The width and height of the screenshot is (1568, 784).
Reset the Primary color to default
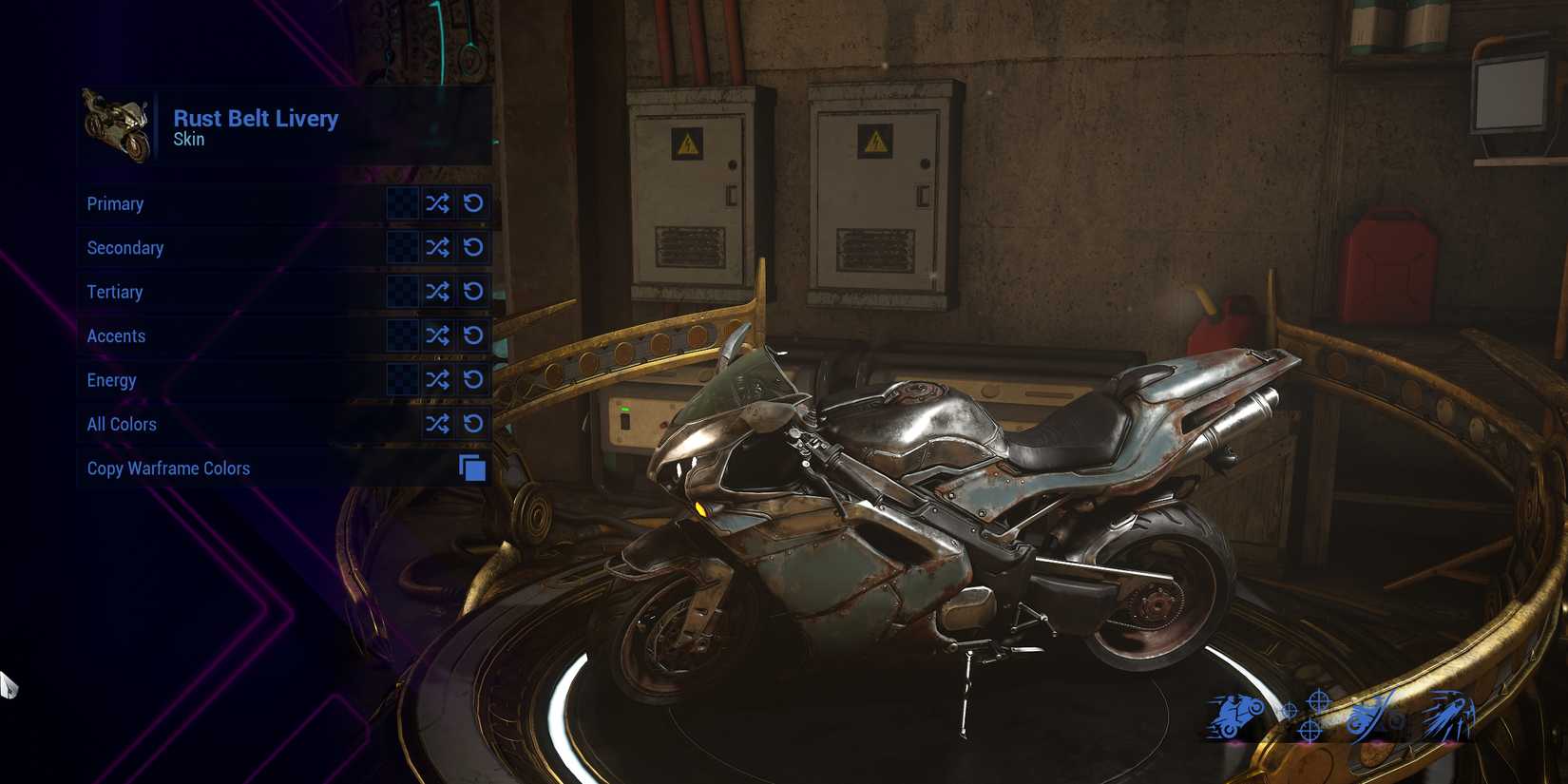point(473,203)
